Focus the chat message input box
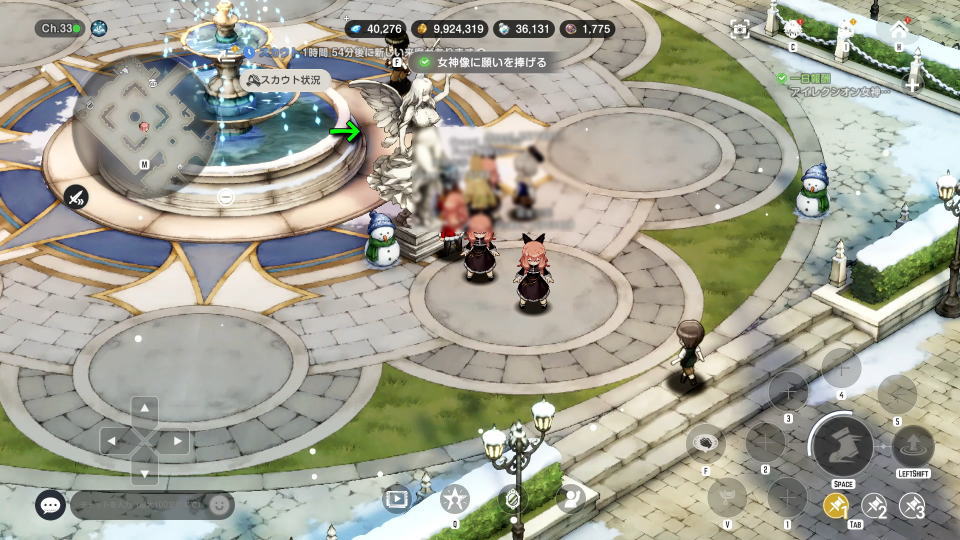Screen dimensions: 960x540 click(x=138, y=505)
